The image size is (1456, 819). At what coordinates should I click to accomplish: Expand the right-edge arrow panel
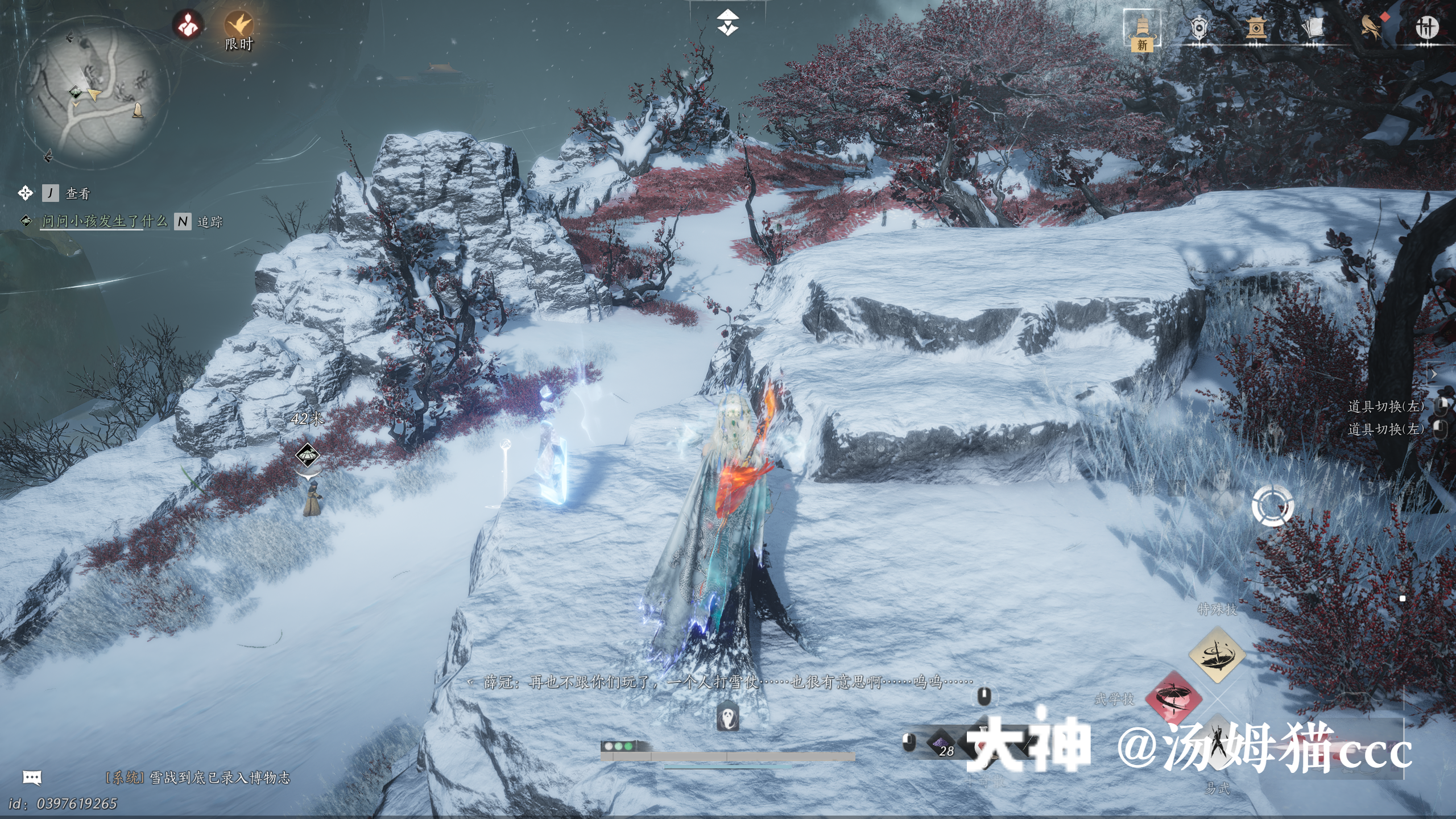tap(1434, 374)
